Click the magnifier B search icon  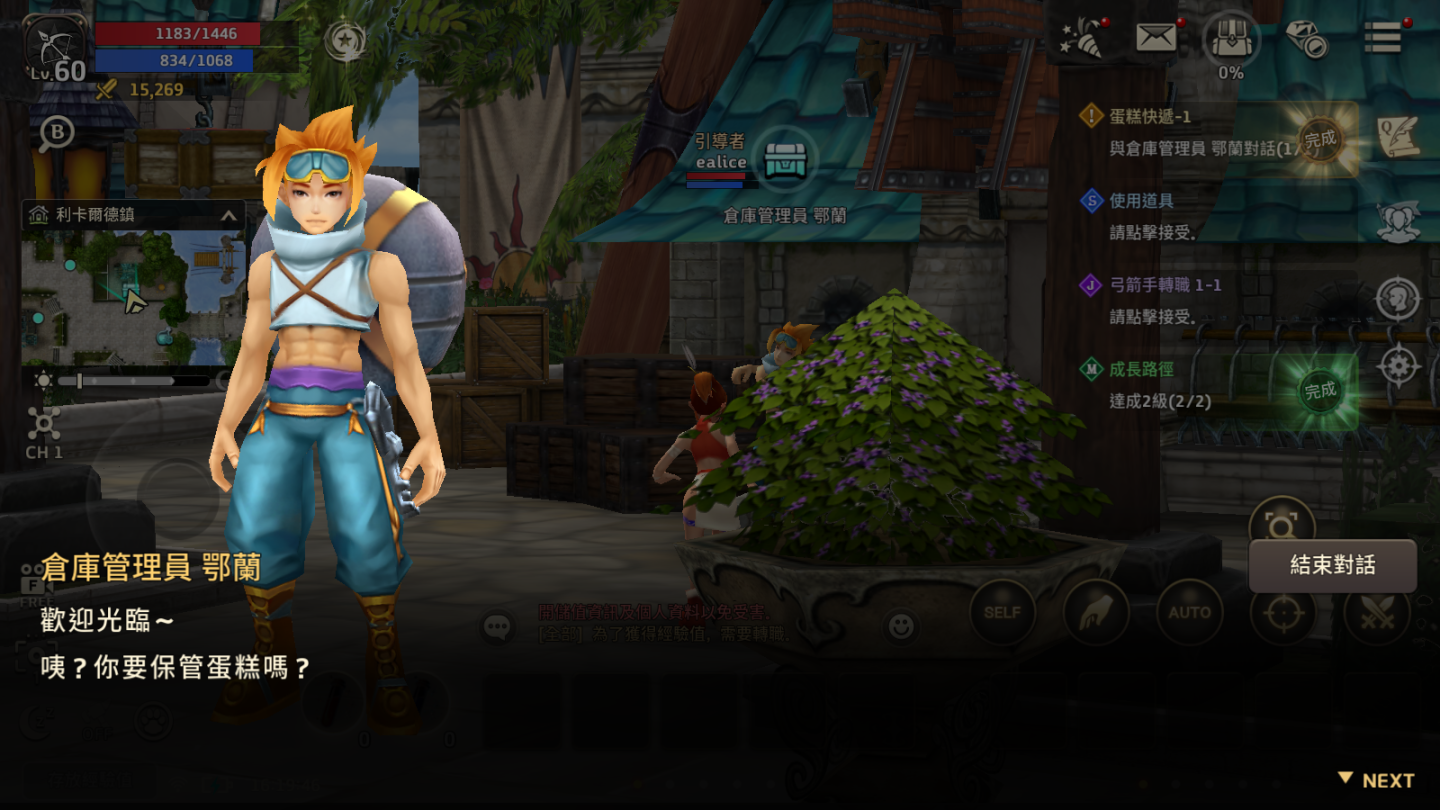pos(56,135)
